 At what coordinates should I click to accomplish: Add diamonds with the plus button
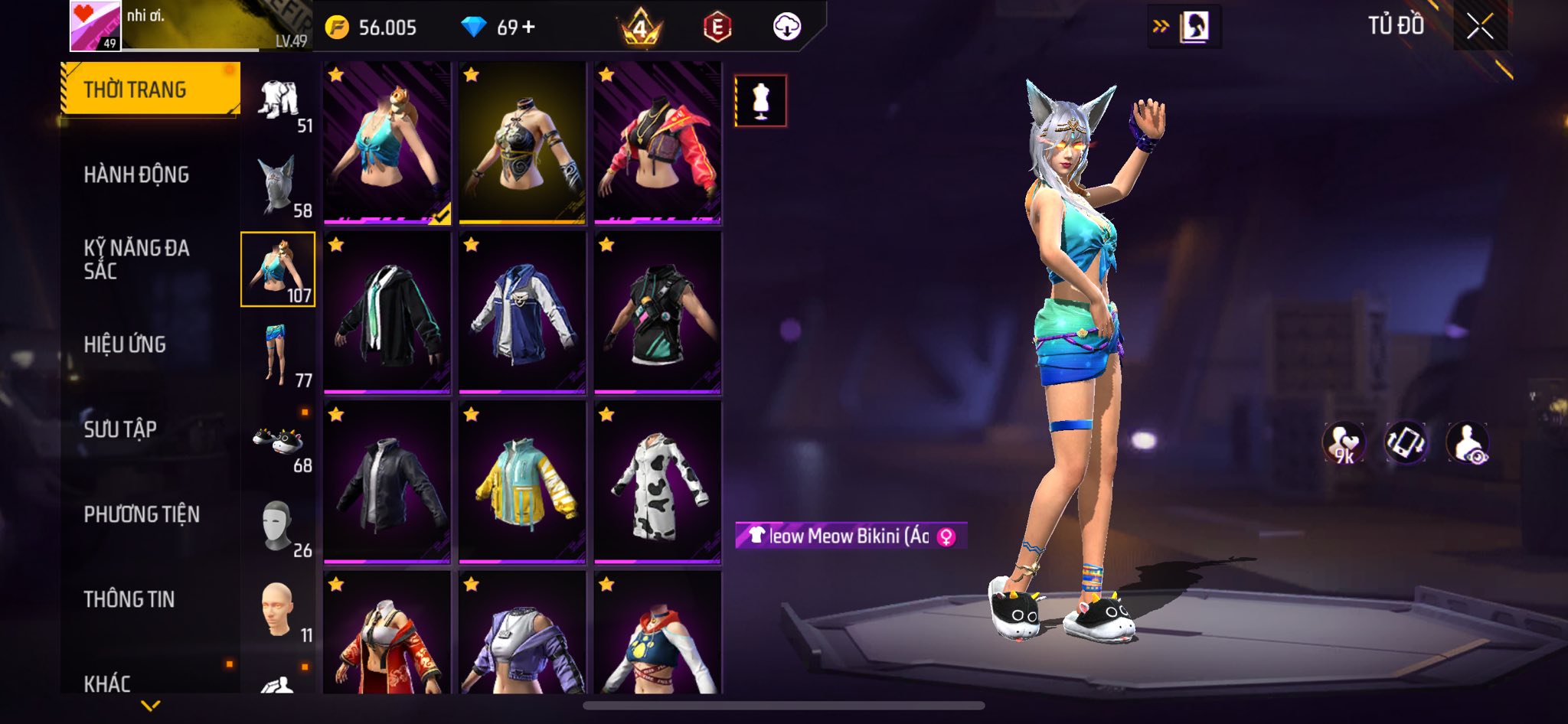[x=528, y=28]
